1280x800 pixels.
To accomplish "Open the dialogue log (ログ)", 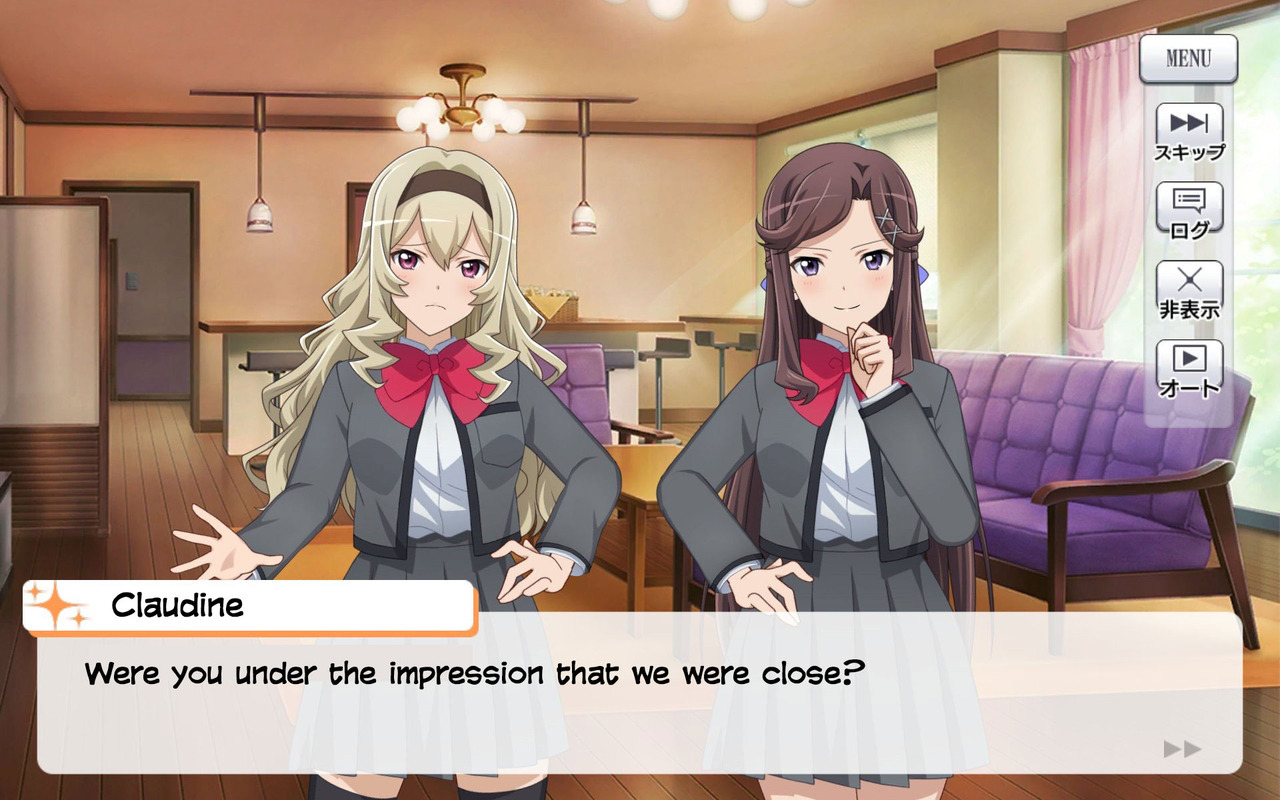I will [x=1189, y=210].
